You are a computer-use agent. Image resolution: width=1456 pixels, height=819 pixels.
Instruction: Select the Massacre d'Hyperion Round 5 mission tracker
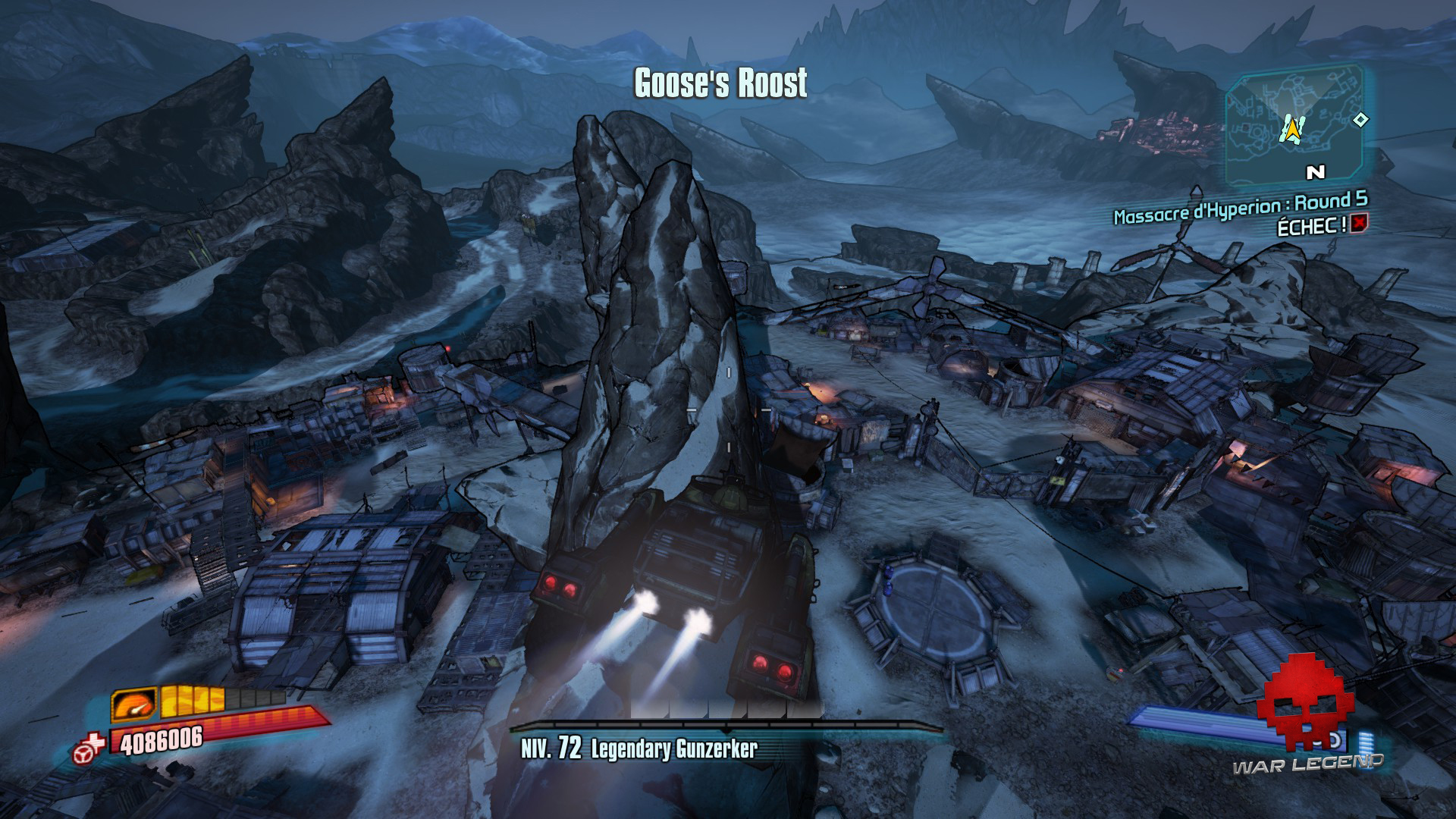pyautogui.click(x=1240, y=209)
